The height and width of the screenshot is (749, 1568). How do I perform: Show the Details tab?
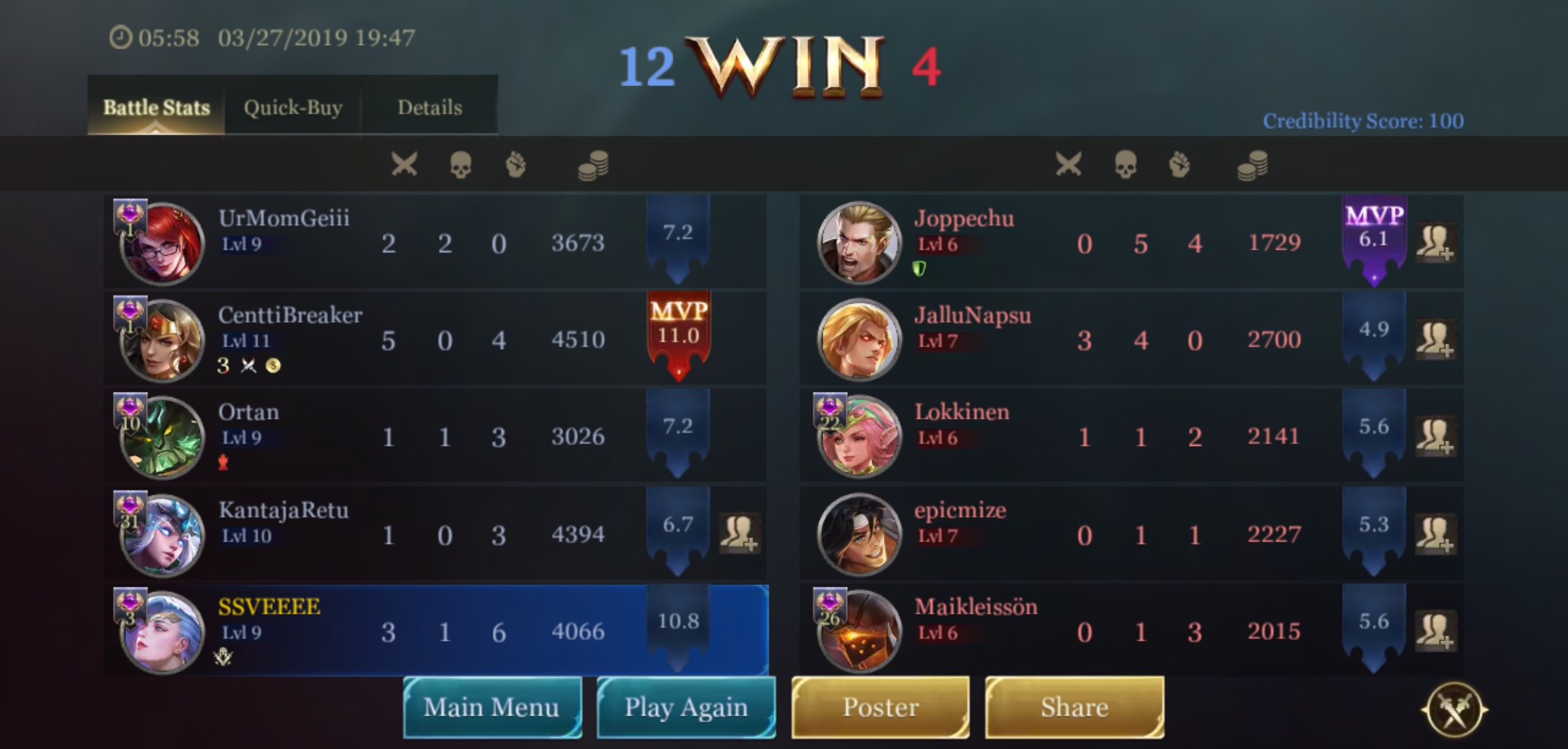[x=429, y=107]
